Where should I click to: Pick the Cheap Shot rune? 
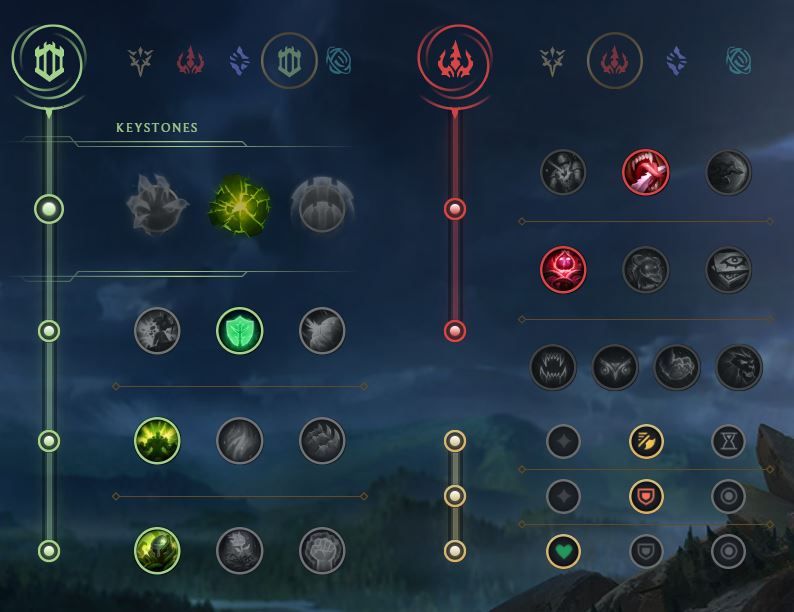click(x=564, y=172)
